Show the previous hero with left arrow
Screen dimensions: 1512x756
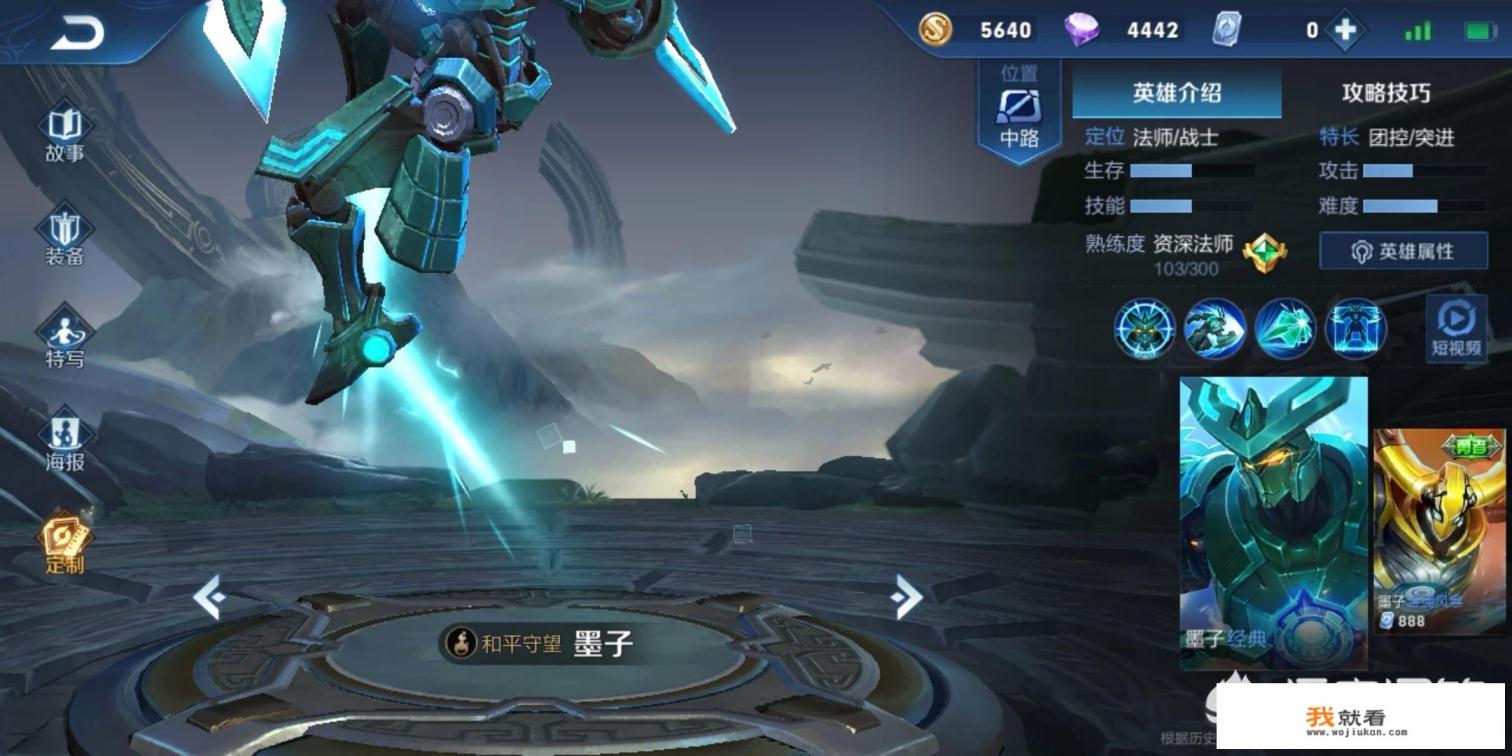(x=208, y=598)
